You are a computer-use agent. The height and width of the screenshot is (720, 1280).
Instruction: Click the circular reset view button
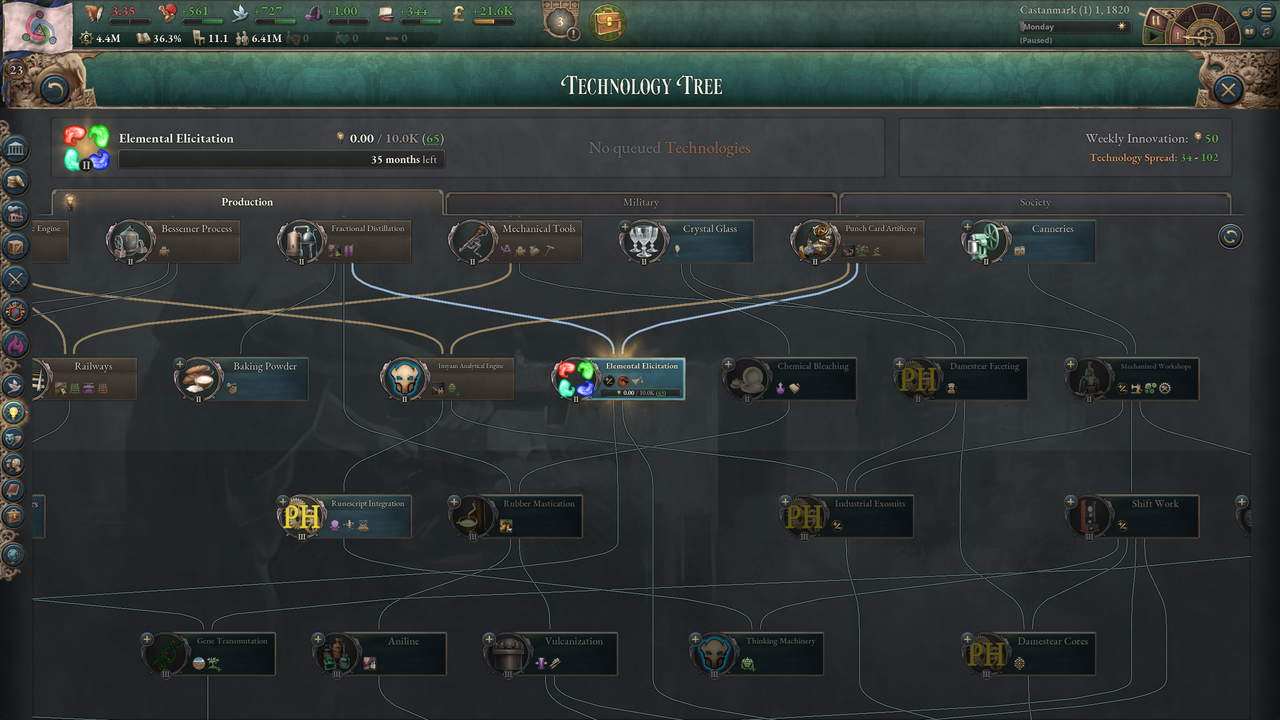click(1230, 236)
